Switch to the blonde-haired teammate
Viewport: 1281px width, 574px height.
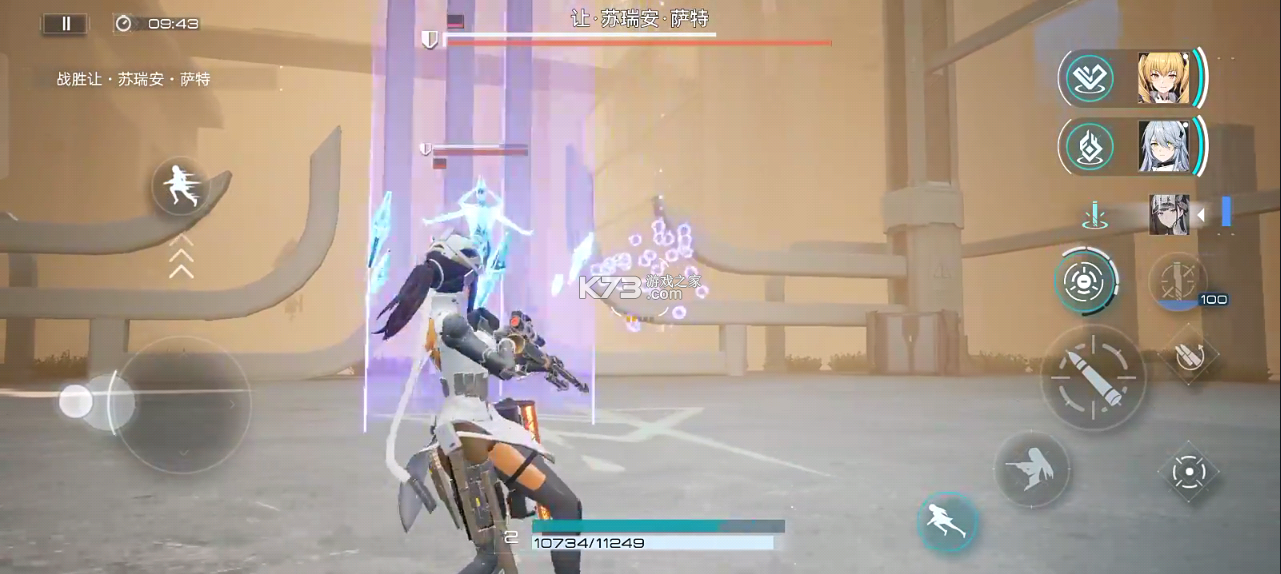pyautogui.click(x=1162, y=78)
